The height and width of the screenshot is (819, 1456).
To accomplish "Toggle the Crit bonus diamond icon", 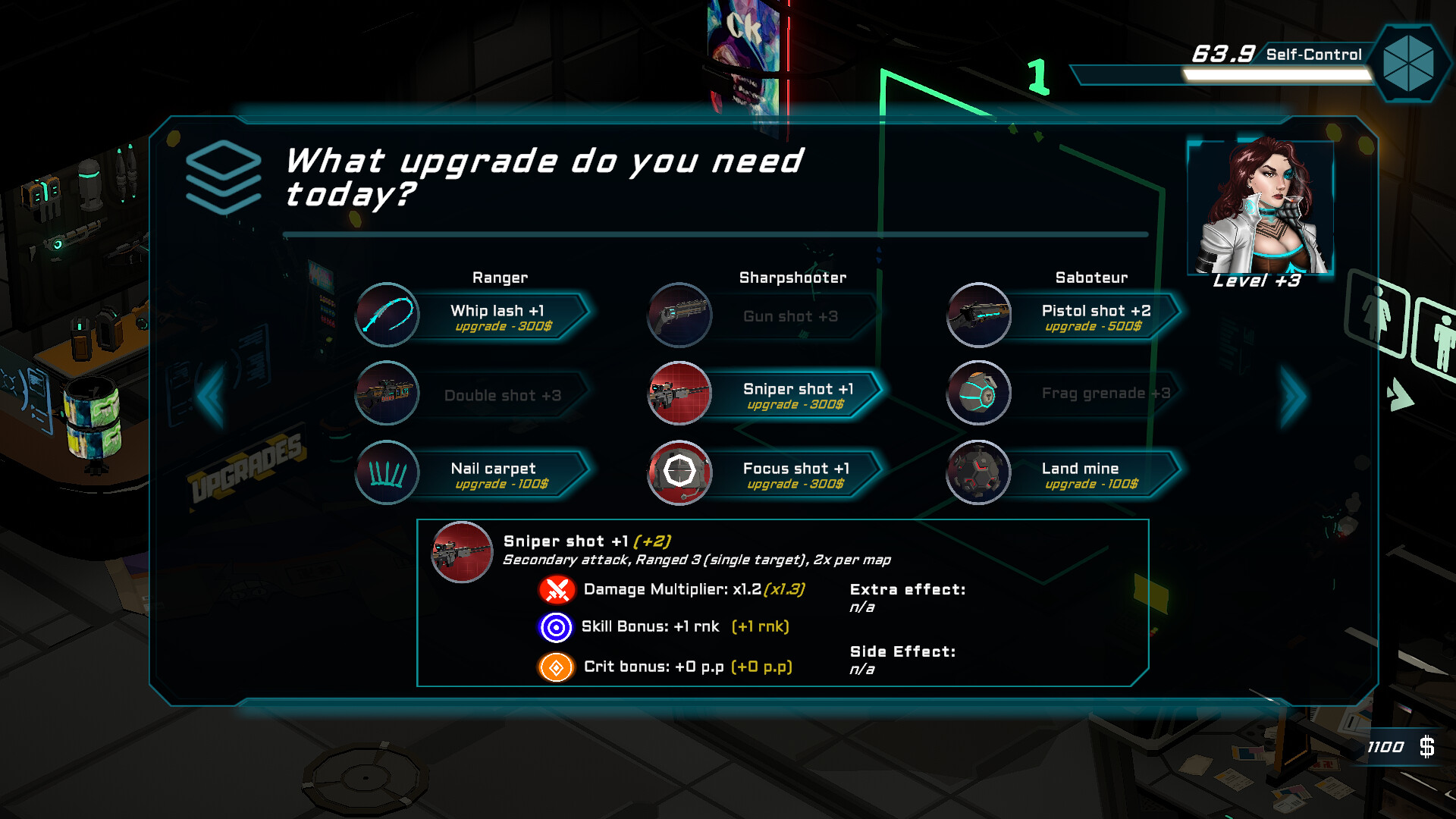I will tap(555, 667).
